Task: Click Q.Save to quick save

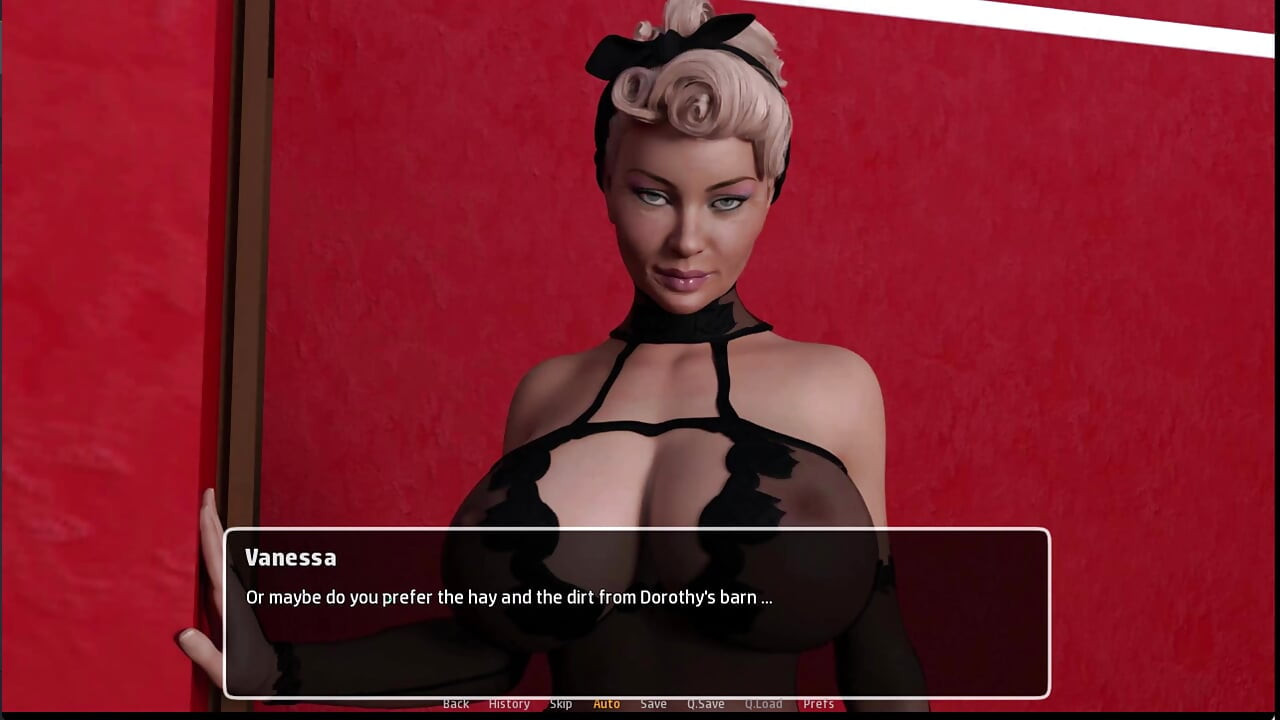Action: [705, 704]
